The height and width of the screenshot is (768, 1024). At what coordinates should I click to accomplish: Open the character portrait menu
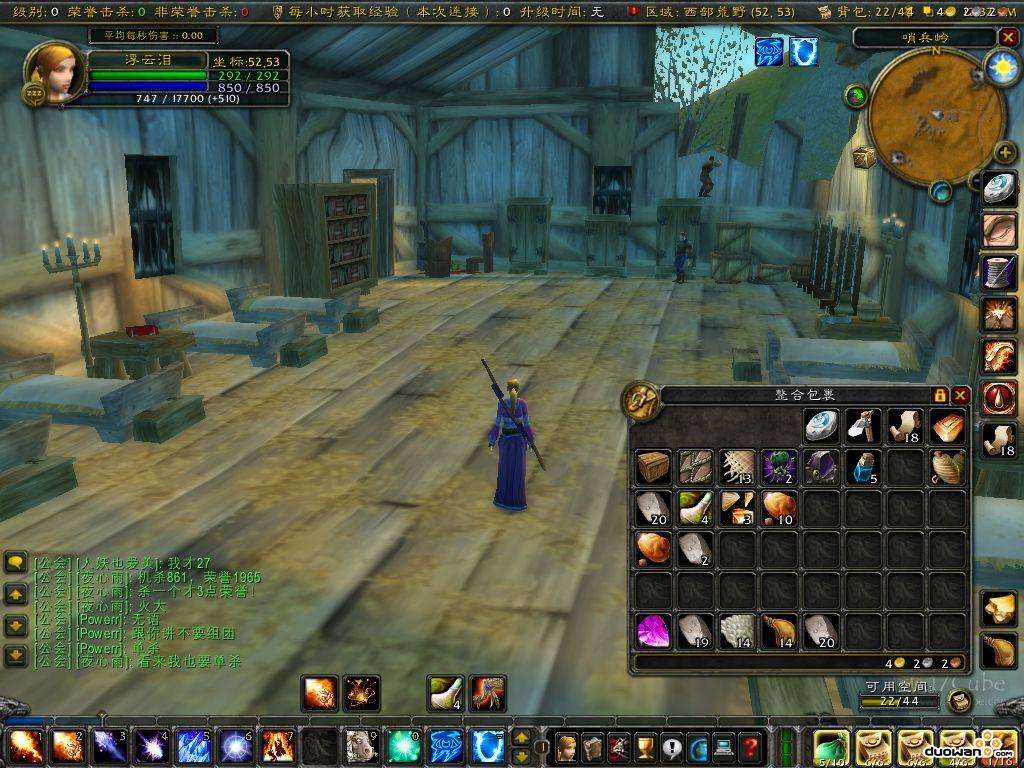tap(53, 72)
